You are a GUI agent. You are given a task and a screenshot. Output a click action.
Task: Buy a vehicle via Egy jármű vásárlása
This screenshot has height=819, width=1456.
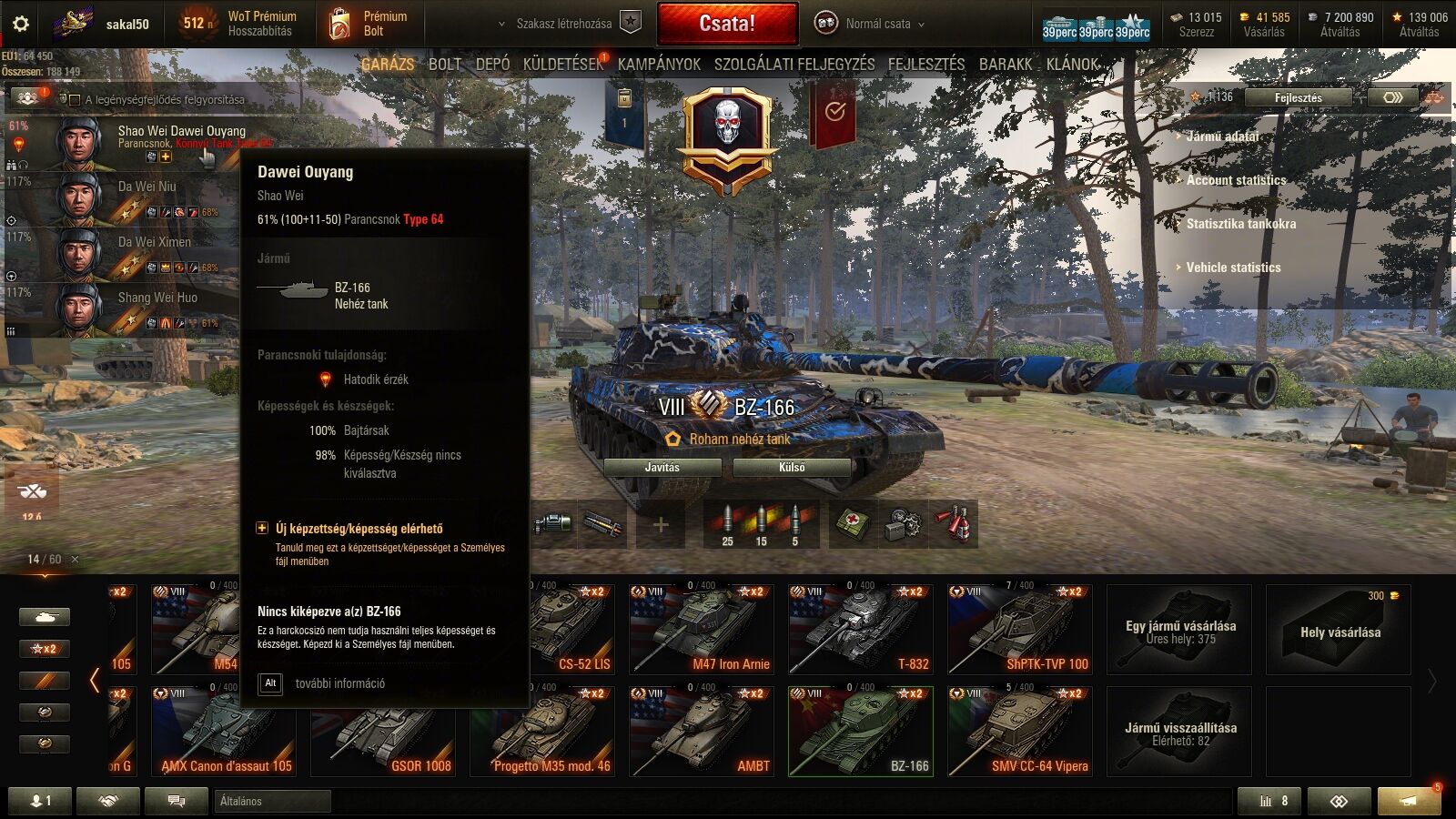[x=1179, y=630]
